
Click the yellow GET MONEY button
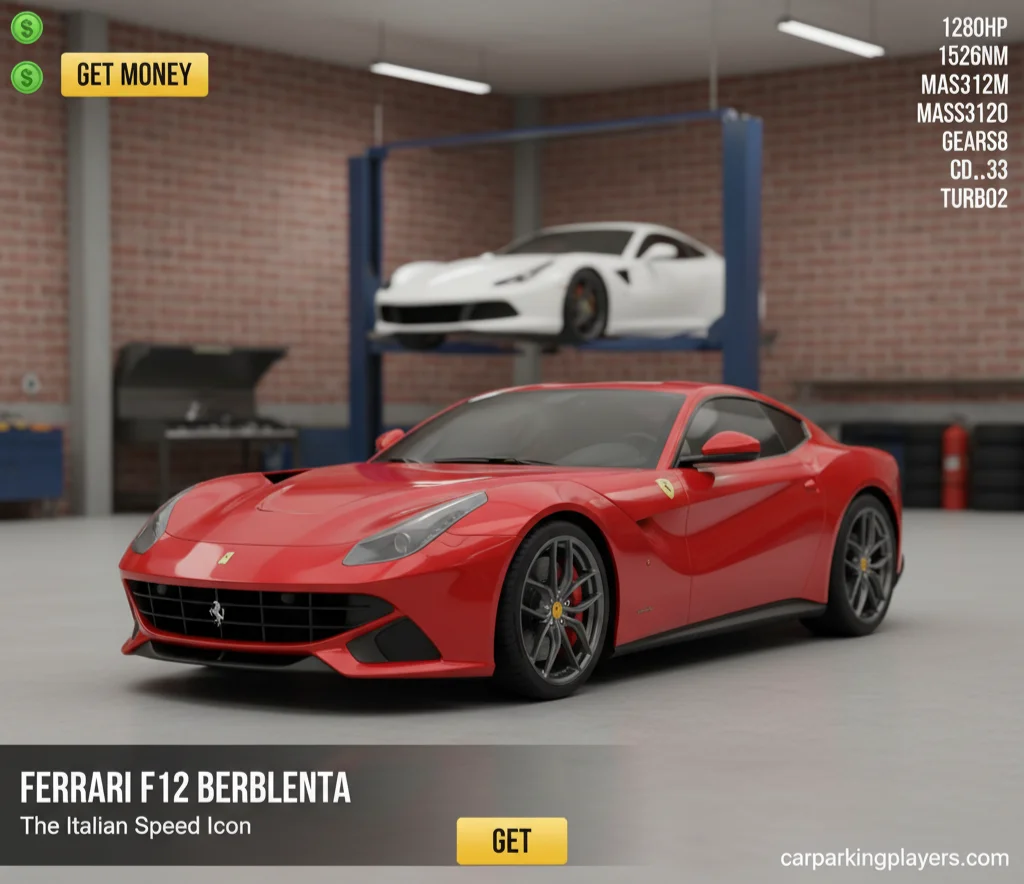click(x=134, y=75)
